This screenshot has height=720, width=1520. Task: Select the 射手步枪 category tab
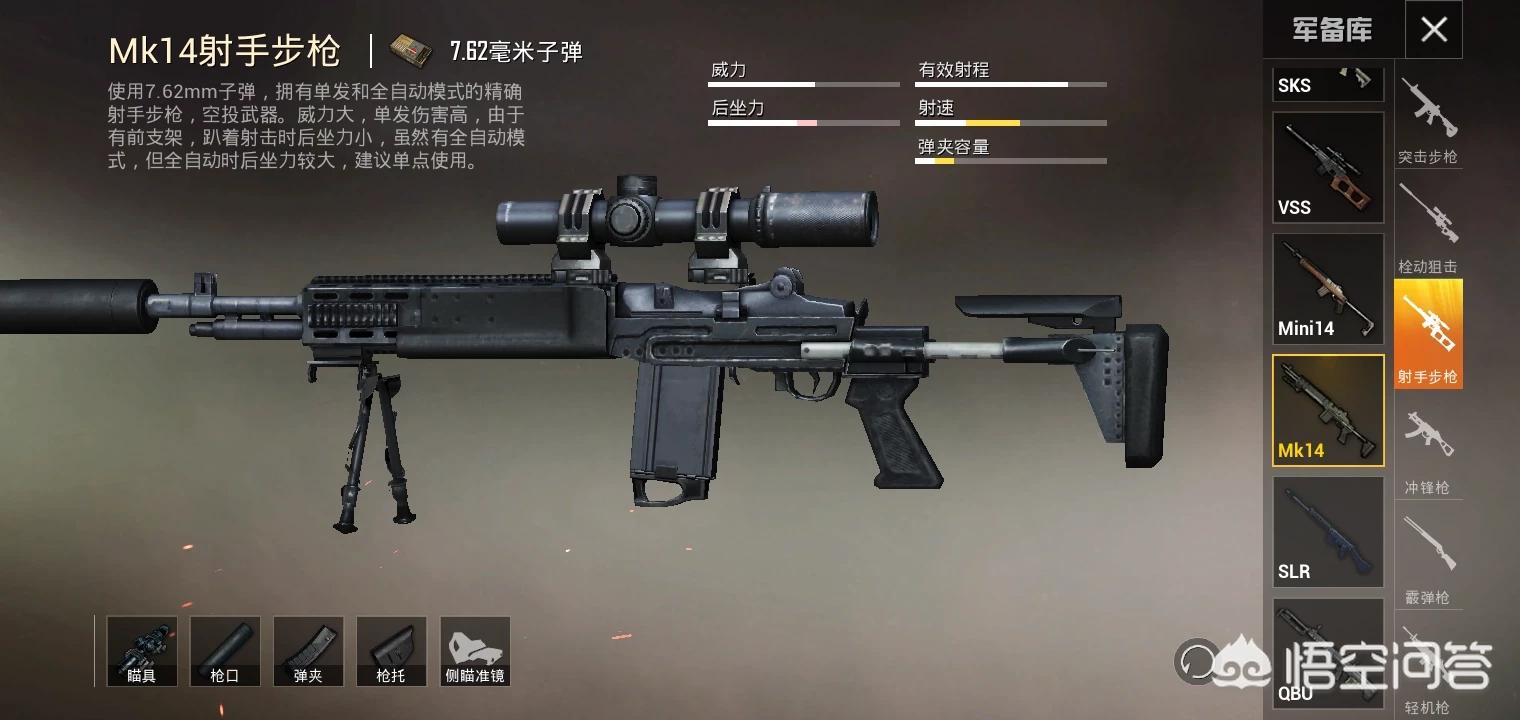point(1428,334)
